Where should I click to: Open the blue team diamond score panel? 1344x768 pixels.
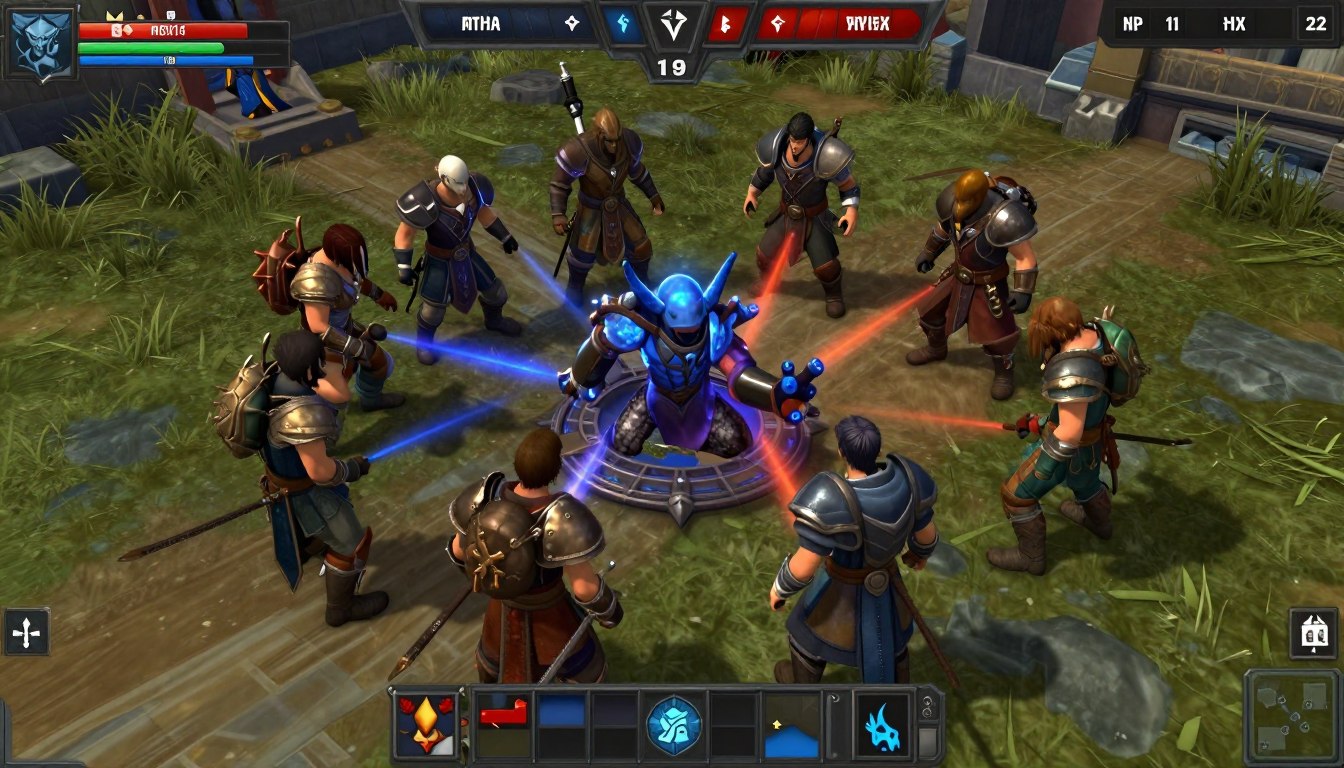click(x=571, y=22)
